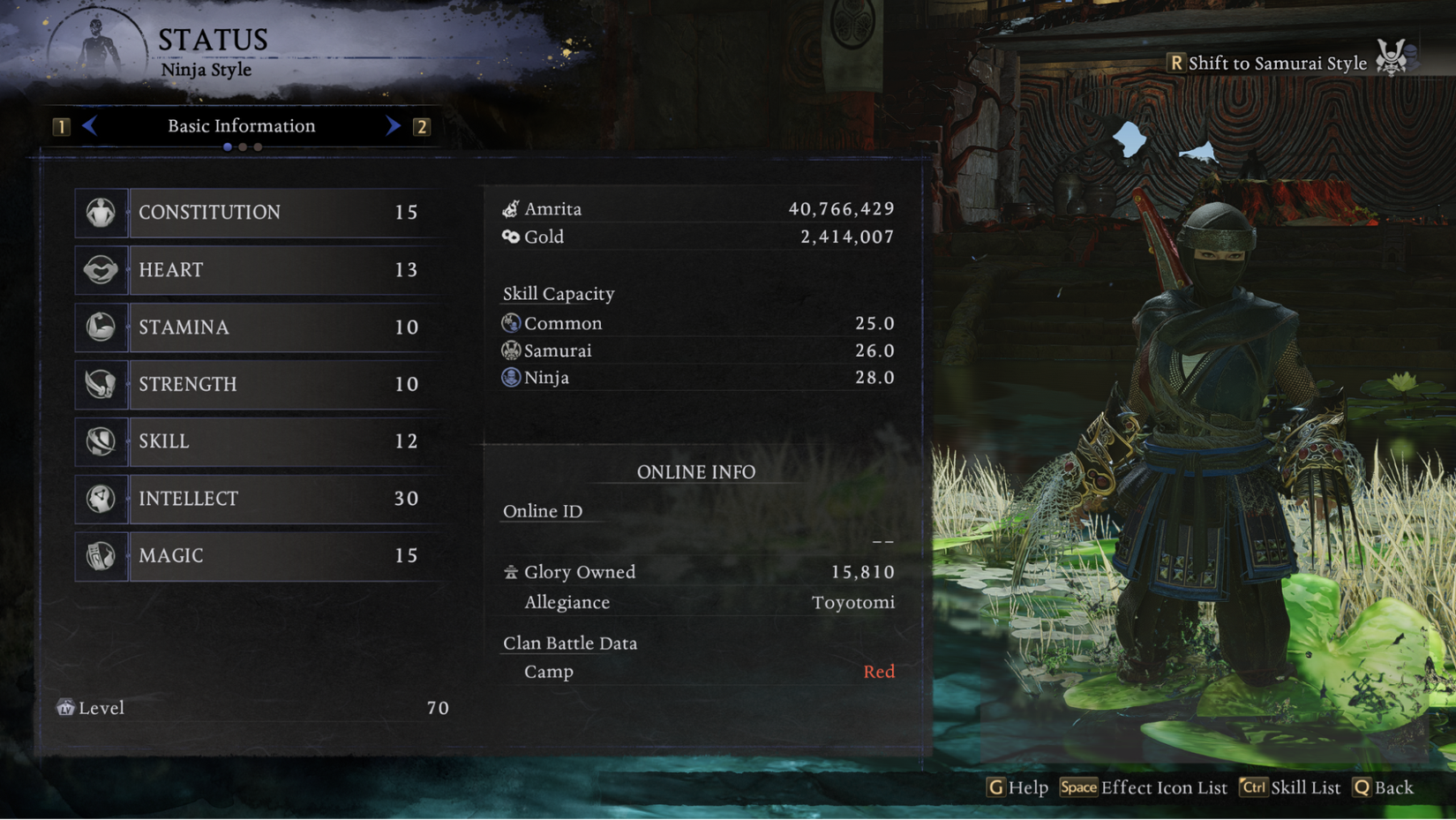
Task: Select the Magic stat icon
Action: 101,555
